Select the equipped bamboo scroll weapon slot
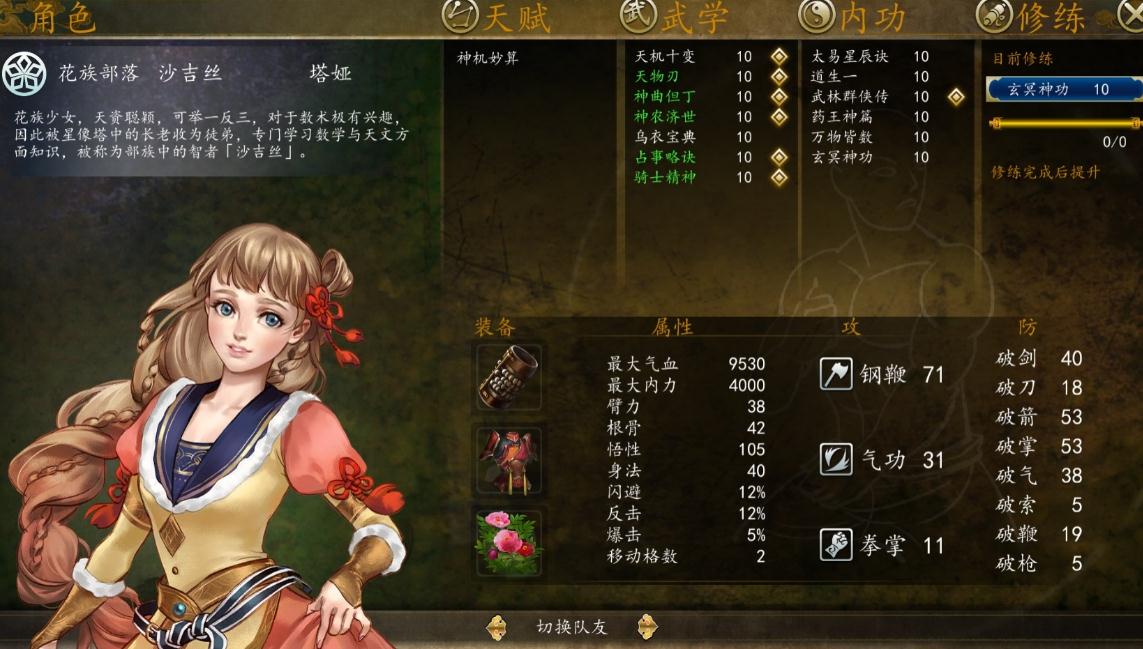This screenshot has width=1143, height=649. pos(509,377)
